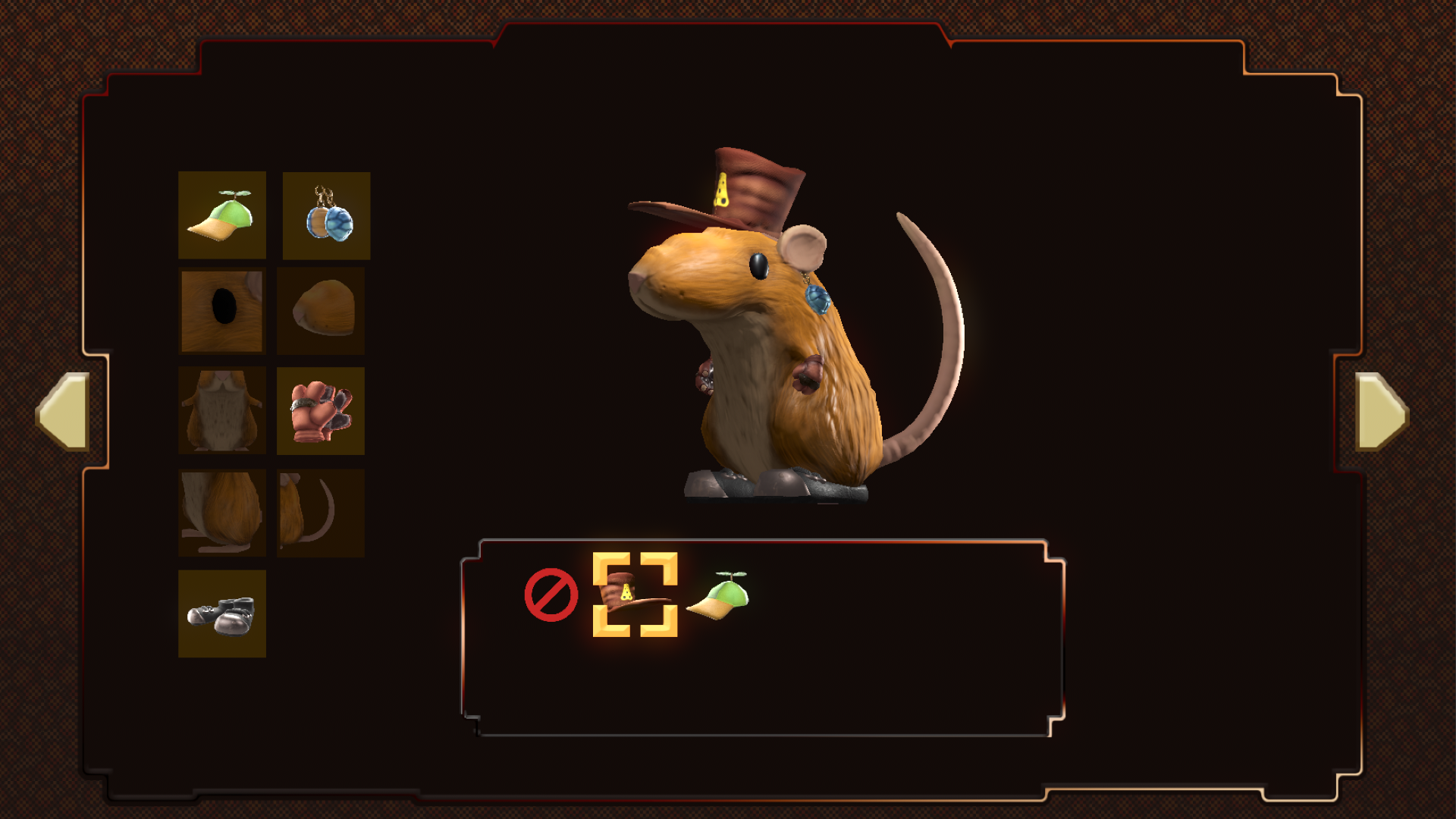Select the propeller cap headwear slot

click(221, 215)
